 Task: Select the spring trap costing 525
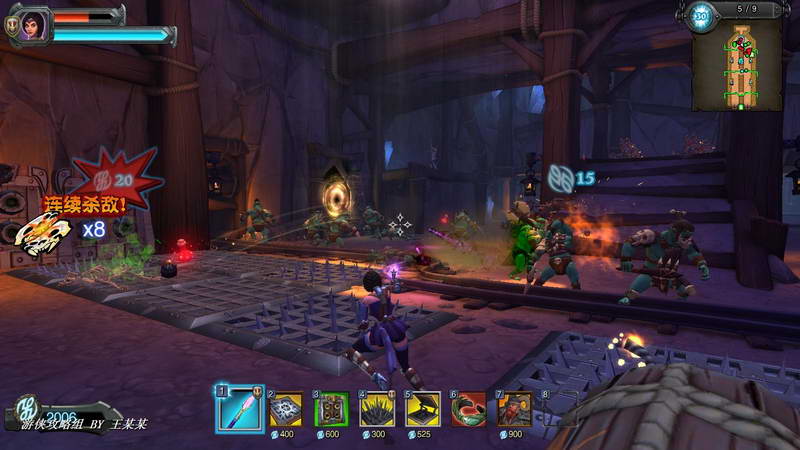click(423, 408)
